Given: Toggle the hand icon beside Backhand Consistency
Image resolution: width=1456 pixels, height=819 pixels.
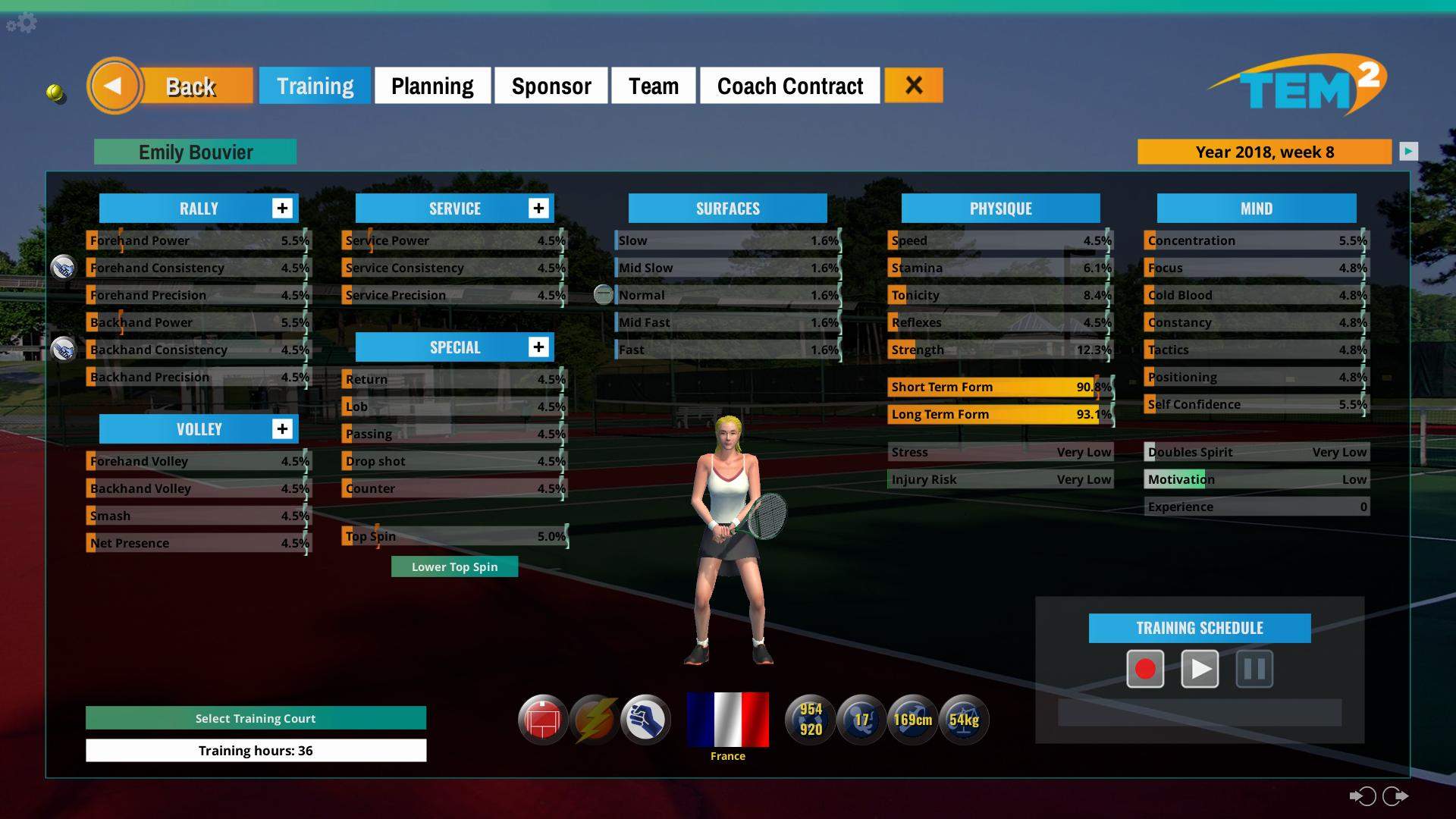Looking at the screenshot, I should coord(64,349).
